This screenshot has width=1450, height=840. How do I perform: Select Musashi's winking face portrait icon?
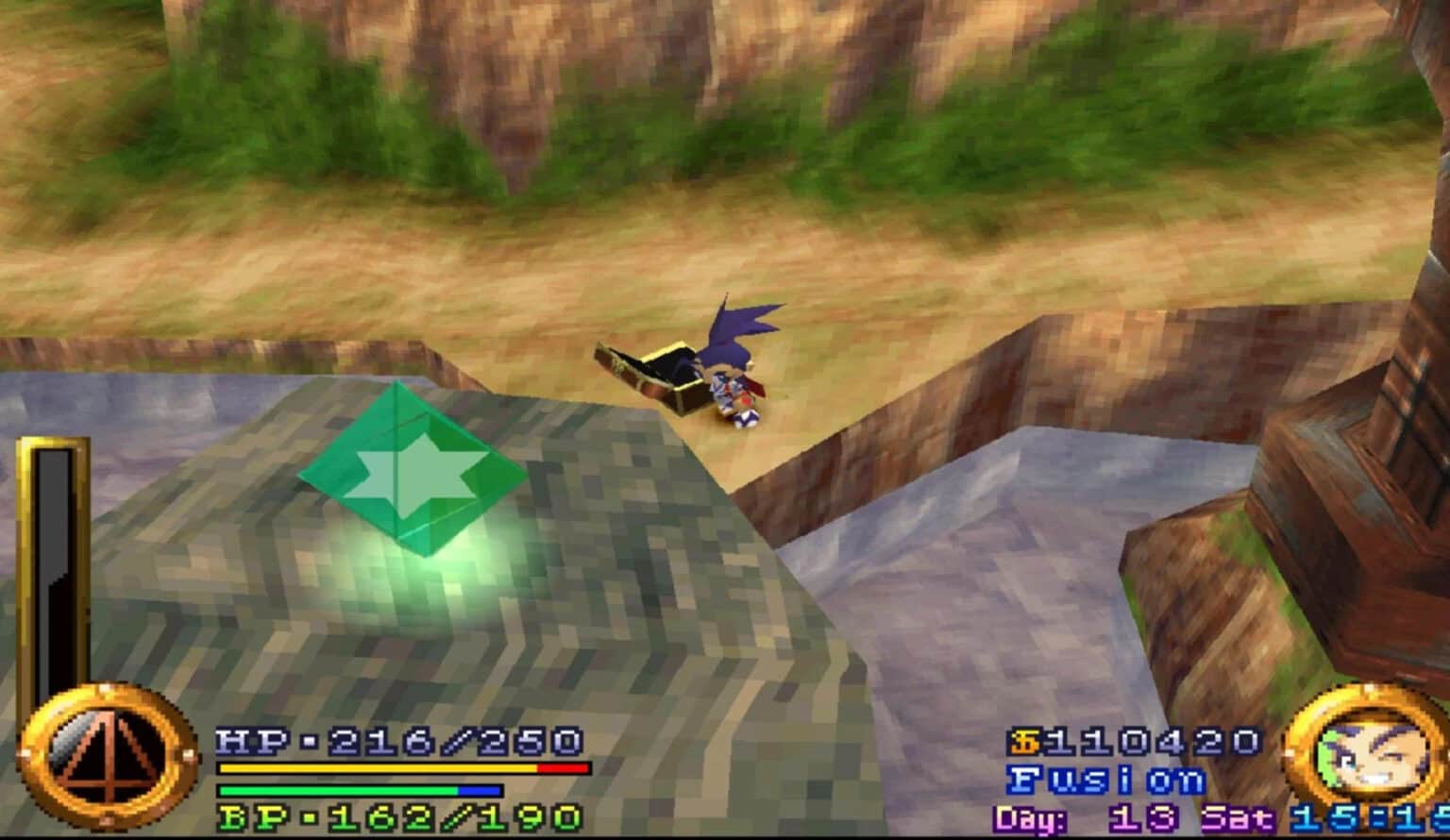(1374, 758)
